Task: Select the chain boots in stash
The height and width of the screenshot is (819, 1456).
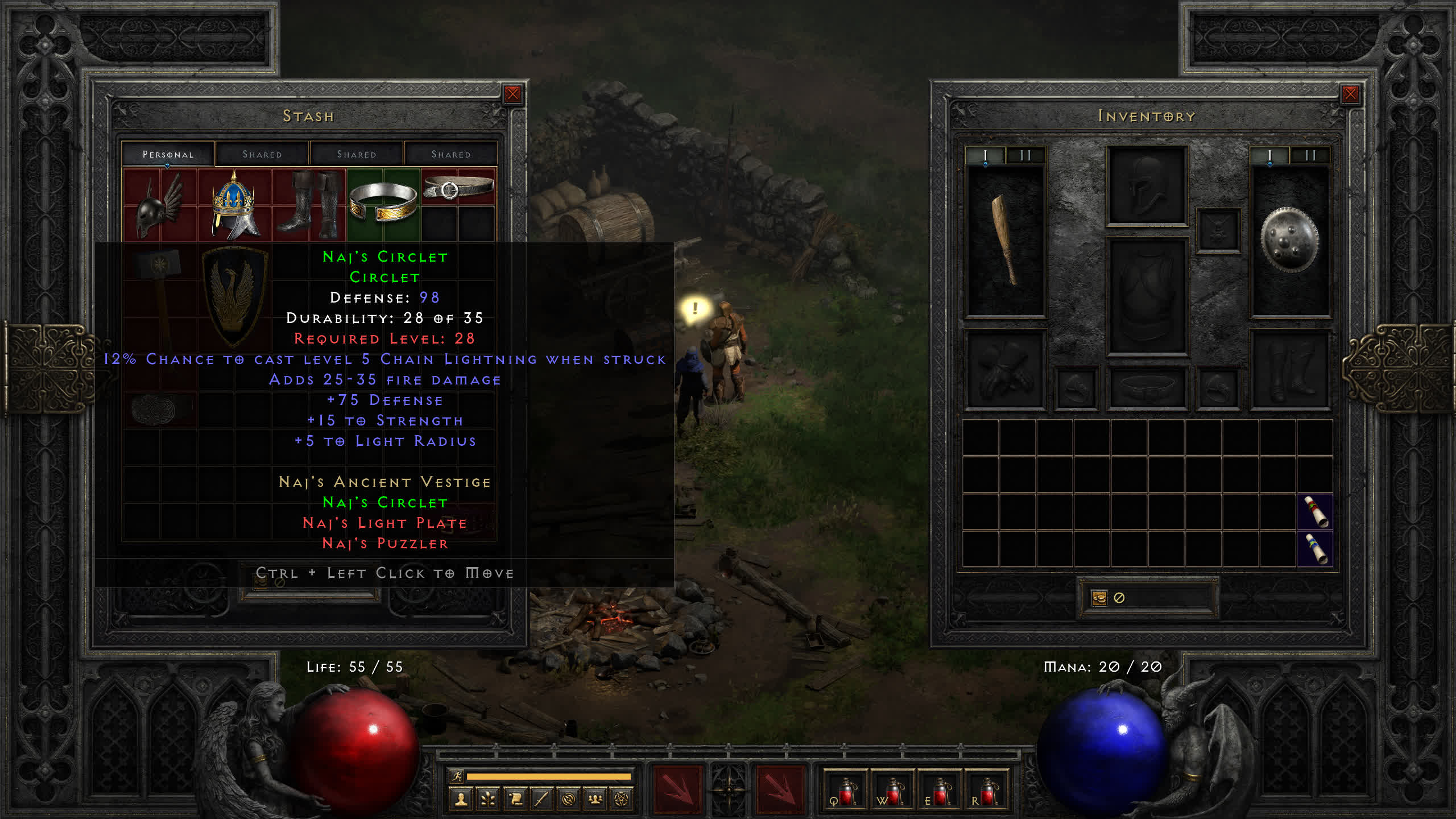Action: click(309, 205)
